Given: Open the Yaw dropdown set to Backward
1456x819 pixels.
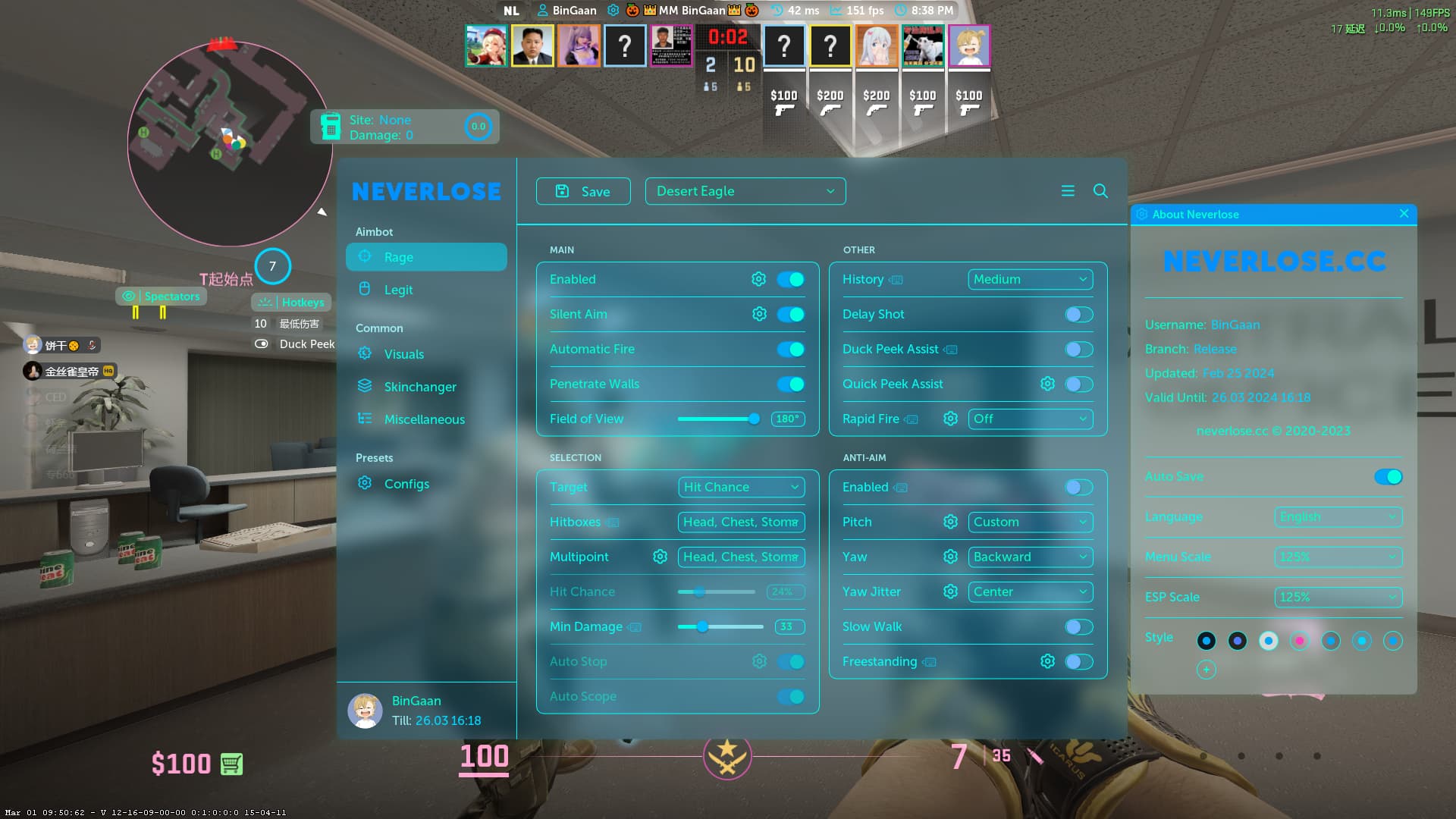Looking at the screenshot, I should [x=1030, y=557].
